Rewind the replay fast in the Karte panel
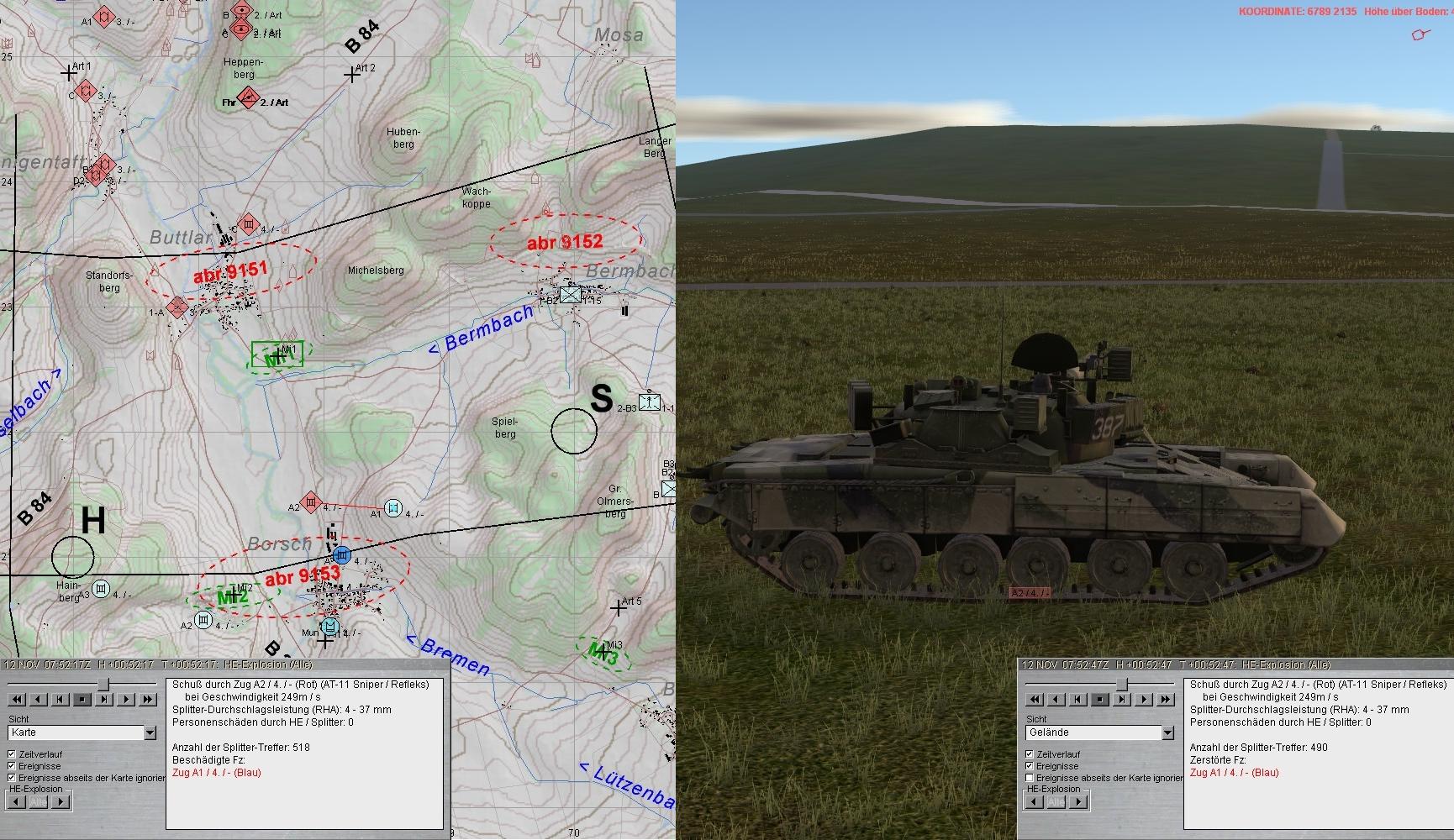The image size is (1454, 840). 17,699
